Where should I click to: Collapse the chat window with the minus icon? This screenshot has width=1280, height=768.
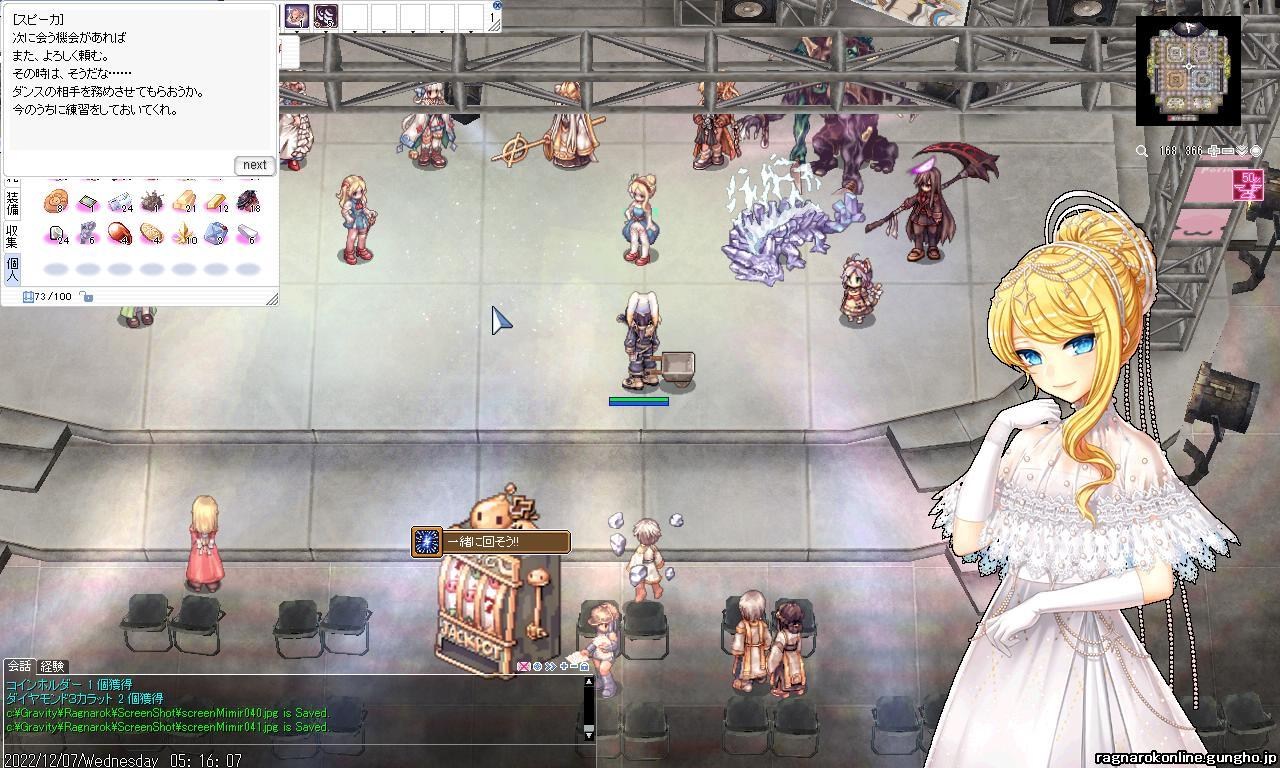point(573,667)
